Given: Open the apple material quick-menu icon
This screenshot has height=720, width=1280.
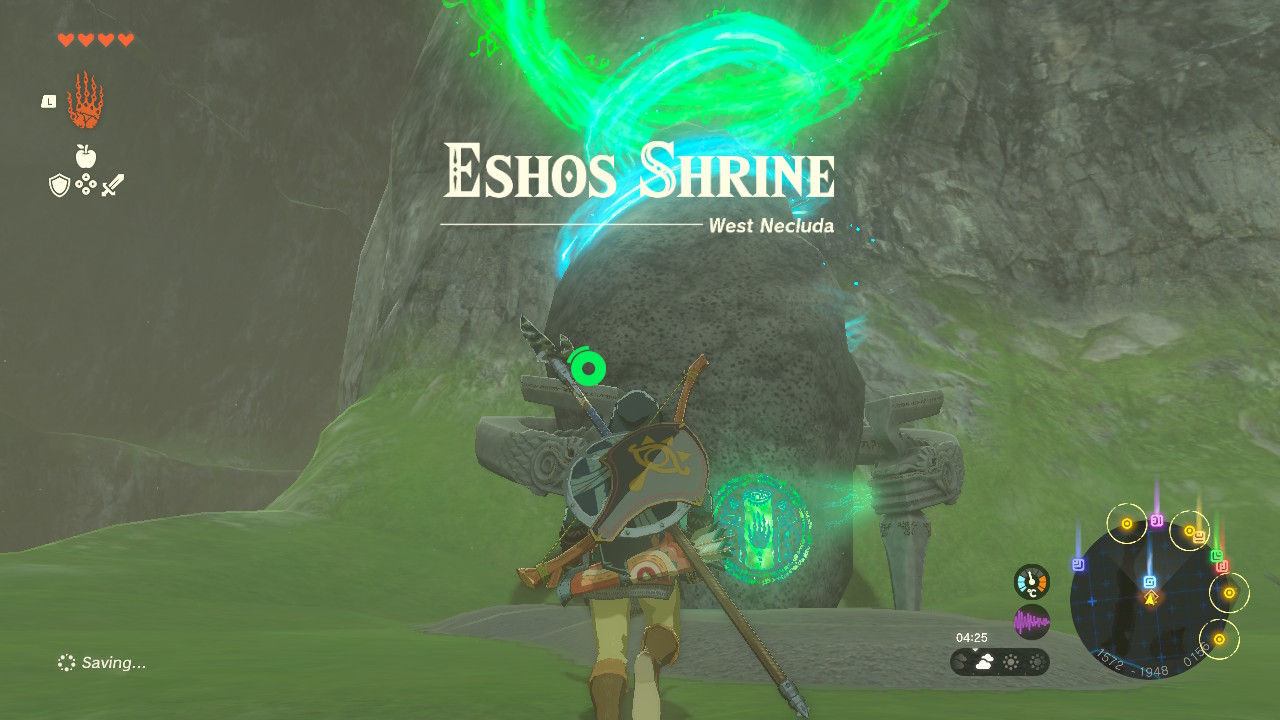Looking at the screenshot, I should 86,156.
